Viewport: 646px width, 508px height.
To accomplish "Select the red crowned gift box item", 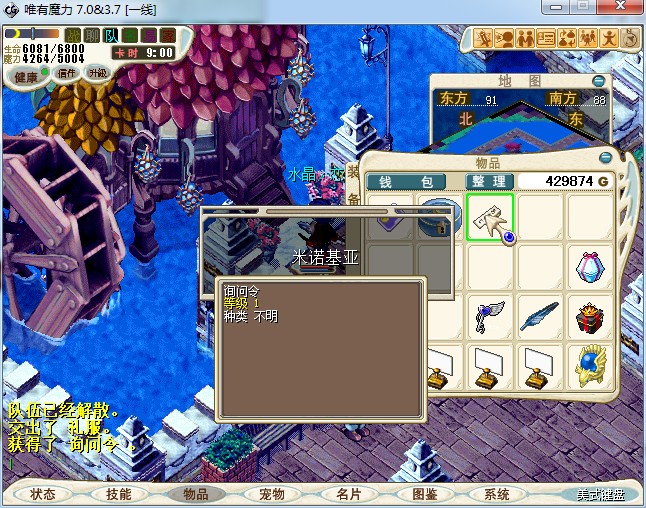I will point(589,317).
